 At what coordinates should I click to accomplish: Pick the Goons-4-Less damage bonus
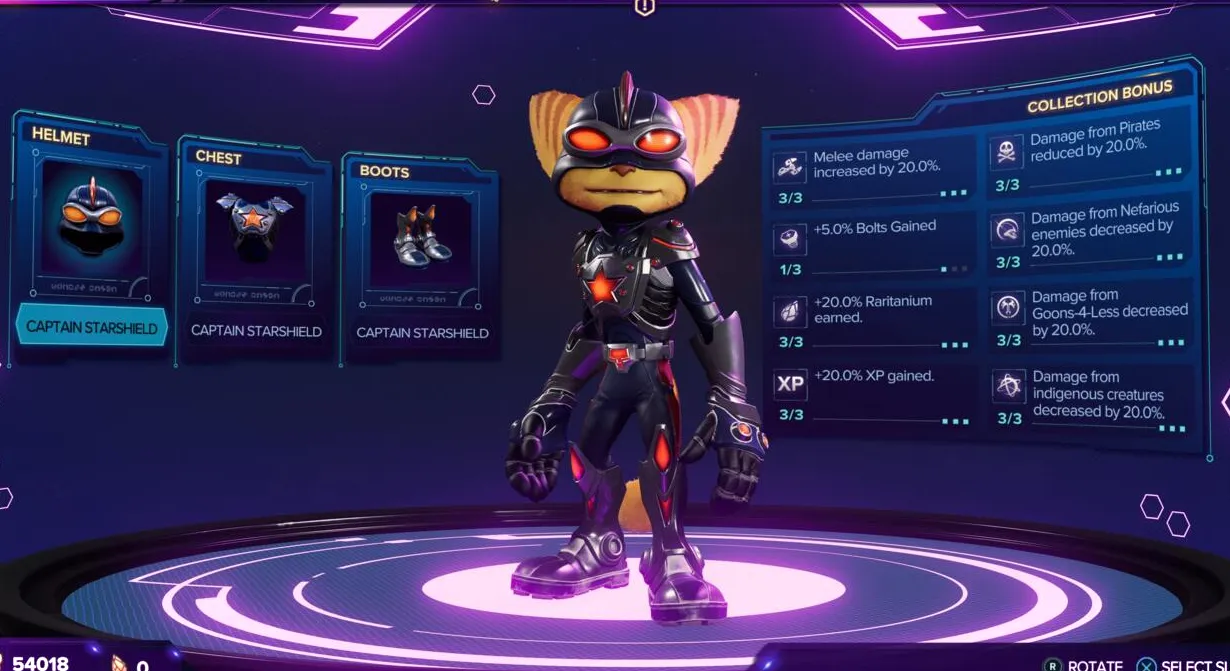tap(1092, 319)
